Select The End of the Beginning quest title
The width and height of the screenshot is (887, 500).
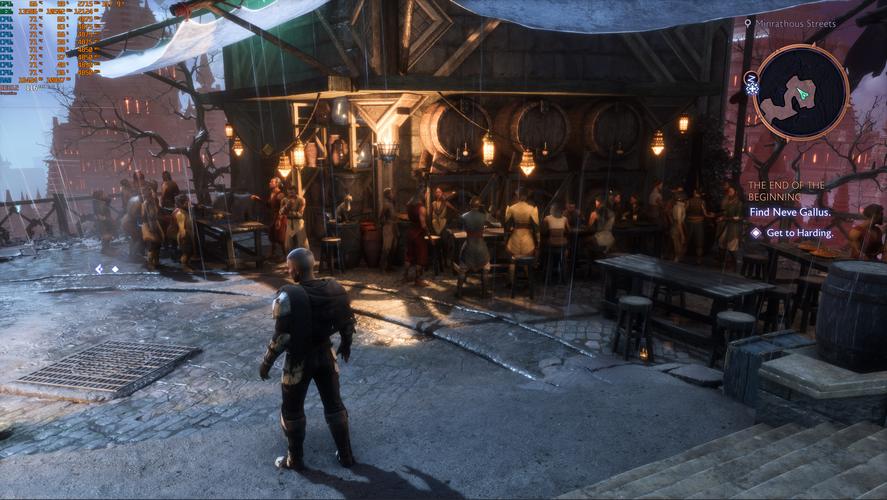pos(786,191)
